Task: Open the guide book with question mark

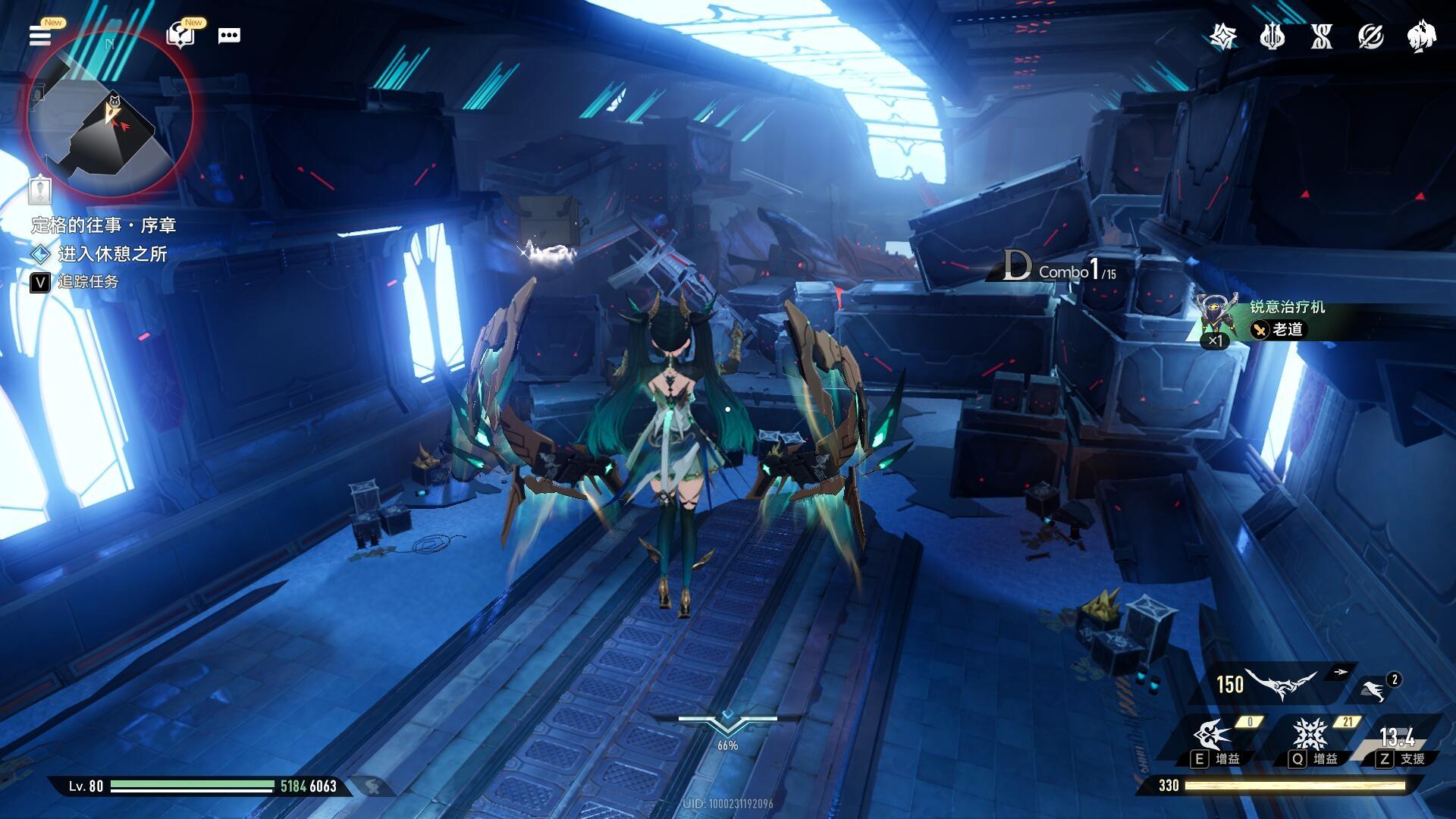Action: [x=180, y=35]
